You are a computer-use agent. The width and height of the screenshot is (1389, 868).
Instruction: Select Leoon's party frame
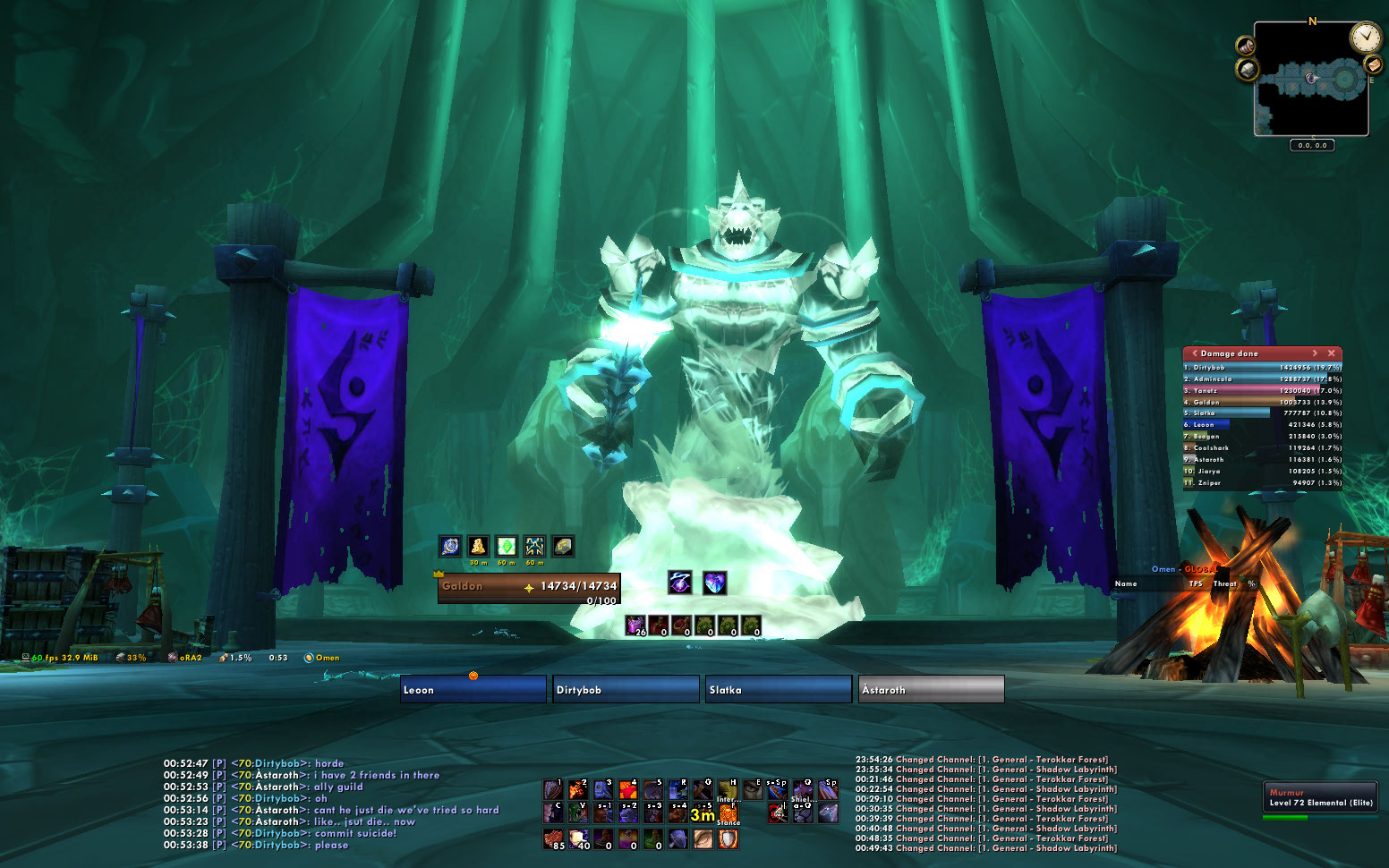(473, 689)
